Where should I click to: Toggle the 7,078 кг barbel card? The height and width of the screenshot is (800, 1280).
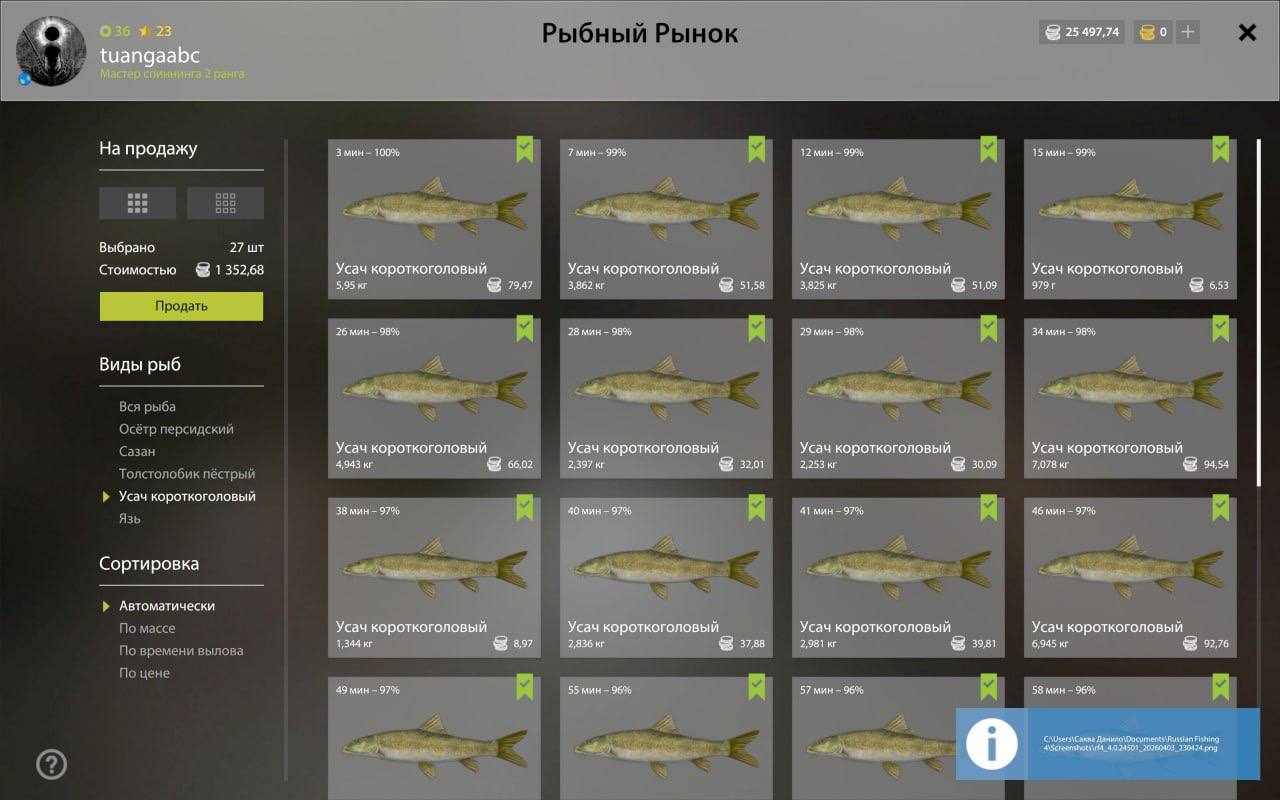click(x=1130, y=398)
